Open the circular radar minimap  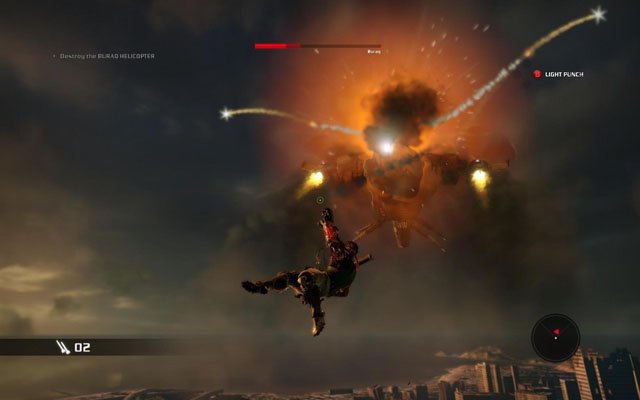click(x=555, y=338)
